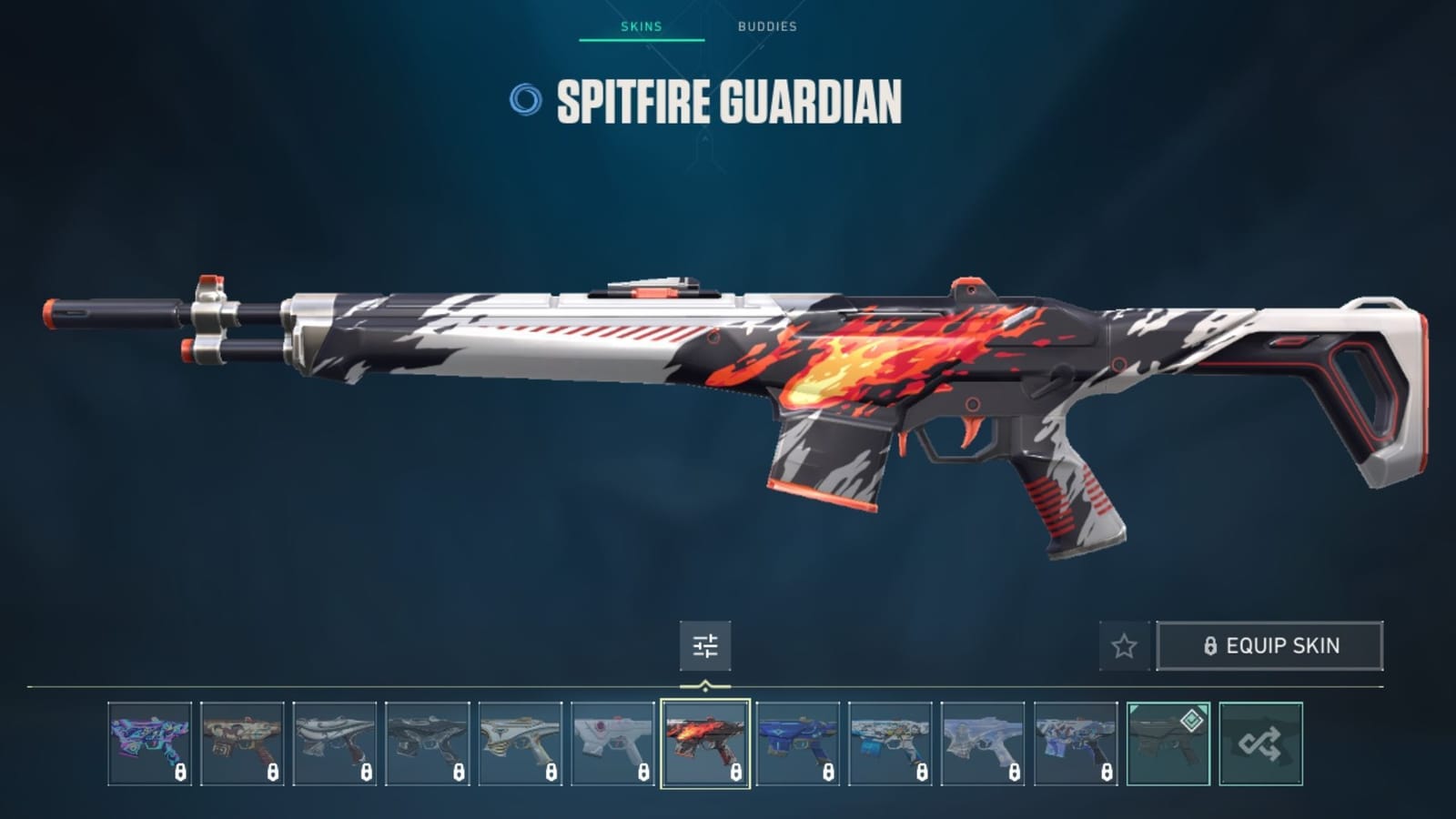Select the equipped teal-highlighted skin thumbnail
The height and width of the screenshot is (819, 1456).
pos(1169,739)
